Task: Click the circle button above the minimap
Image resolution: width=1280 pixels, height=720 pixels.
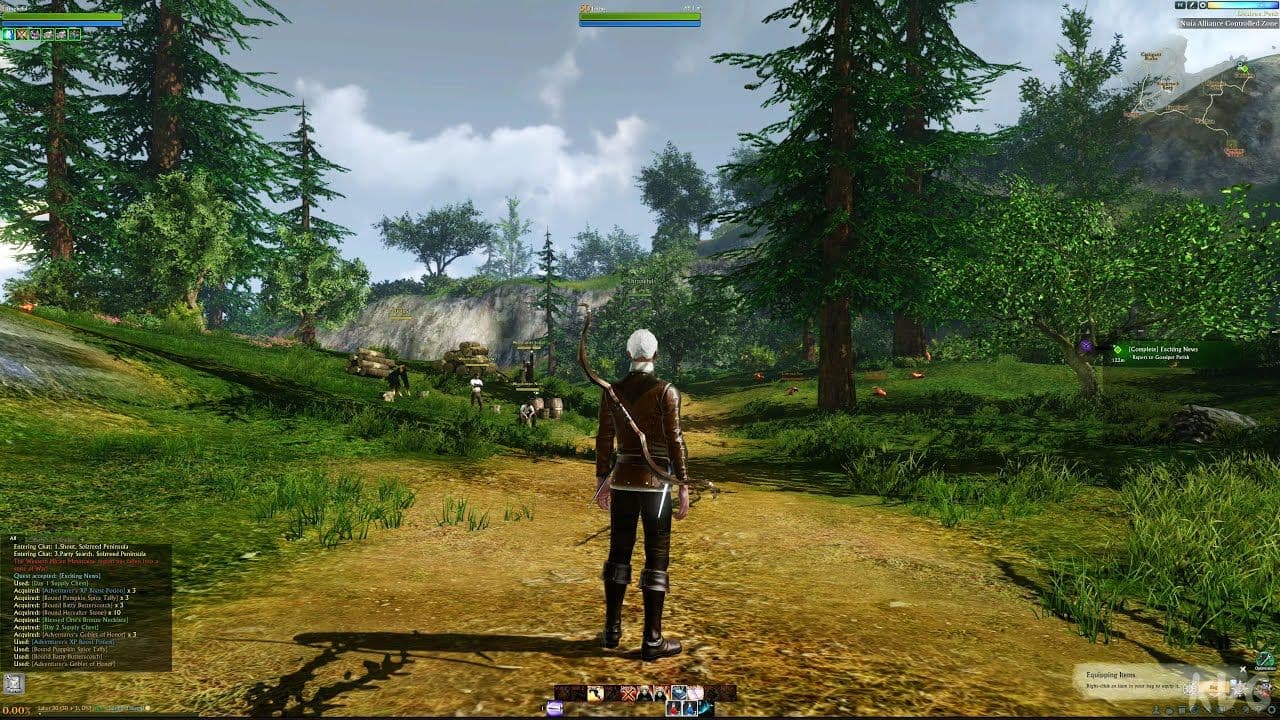Action: 1204,5
